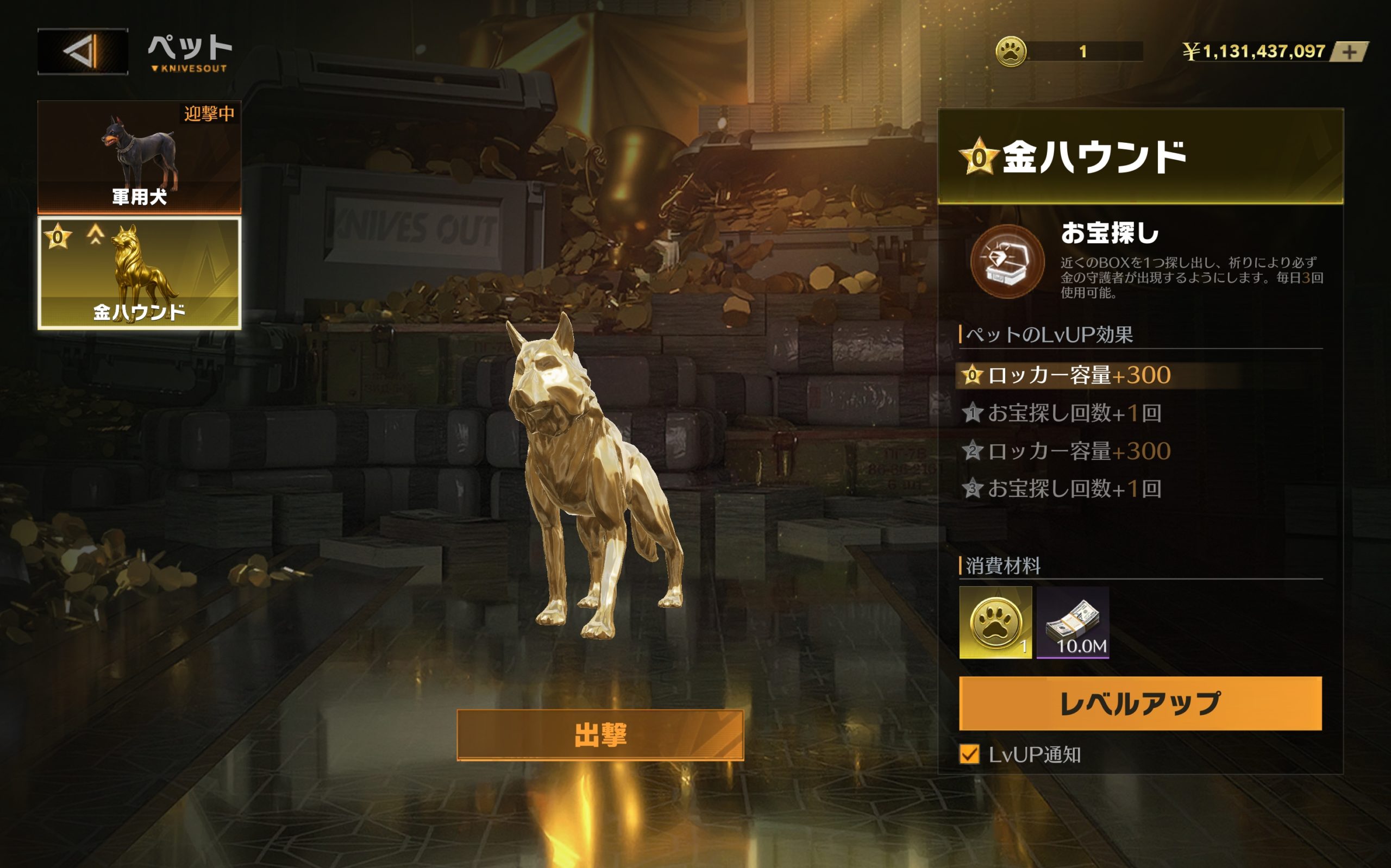Inspect the gold paw token material
The height and width of the screenshot is (868, 1391).
pyautogui.click(x=995, y=622)
